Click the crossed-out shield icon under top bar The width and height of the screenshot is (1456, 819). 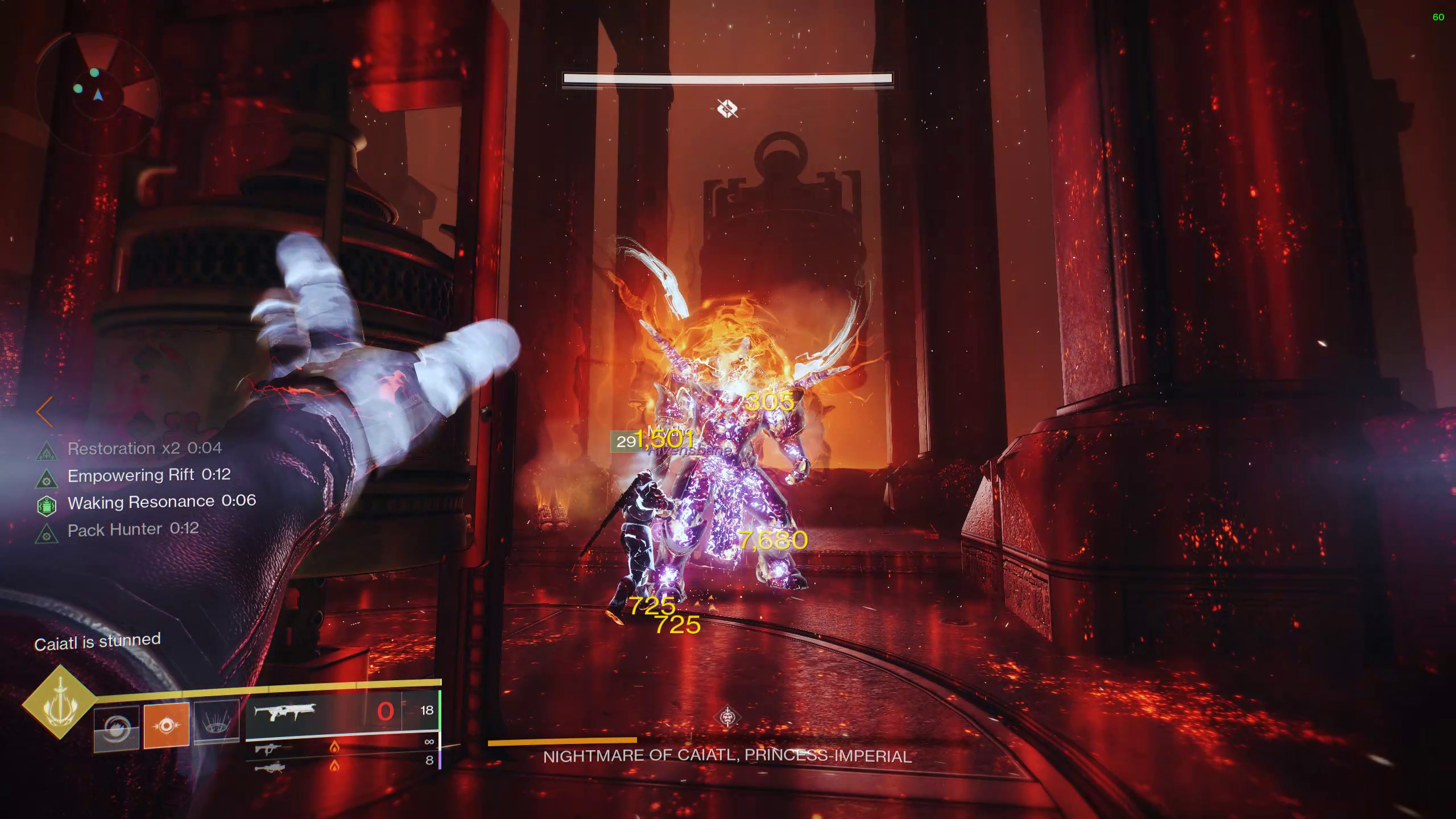(x=727, y=108)
